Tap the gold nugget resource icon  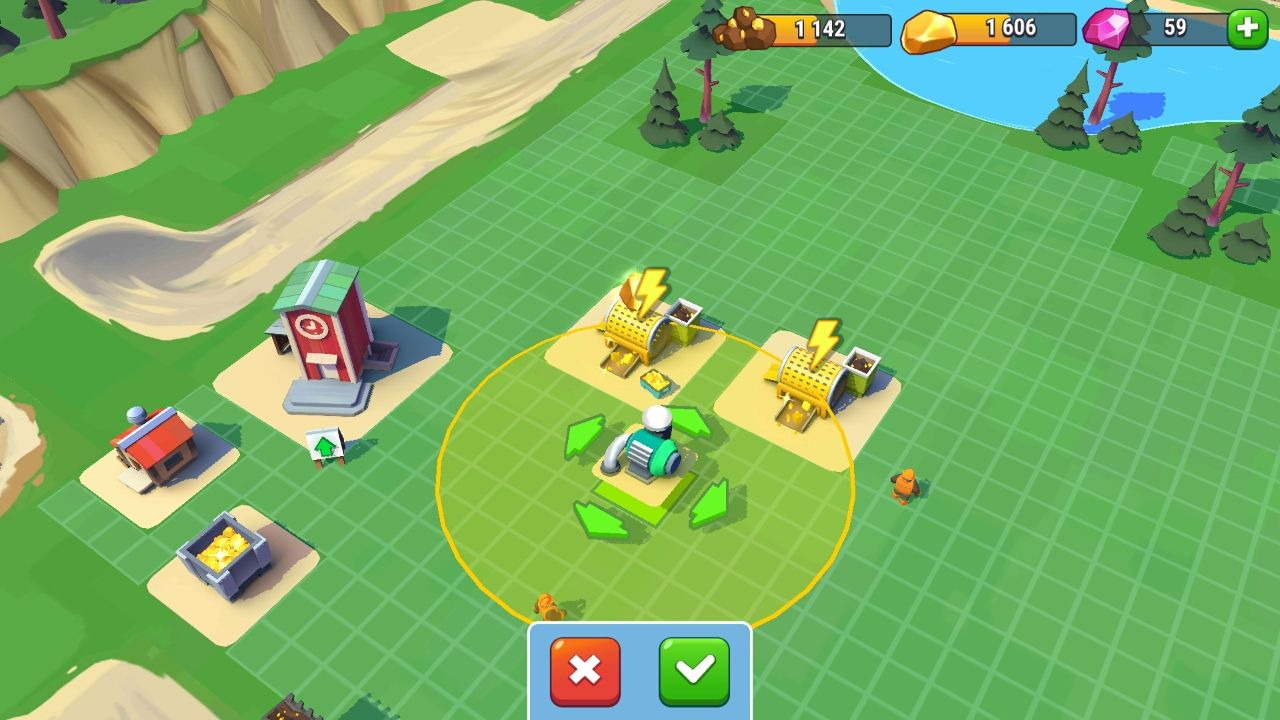928,29
